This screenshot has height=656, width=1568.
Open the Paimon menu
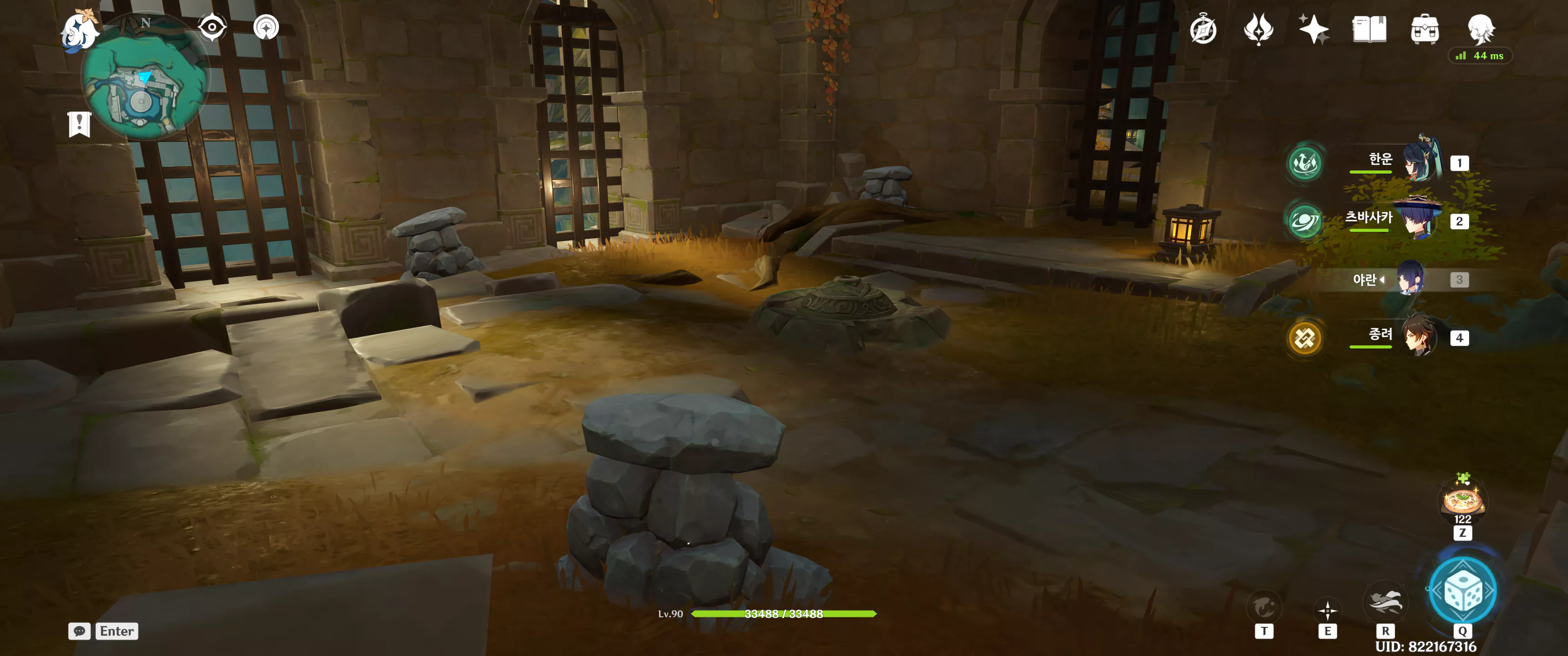coord(80,31)
